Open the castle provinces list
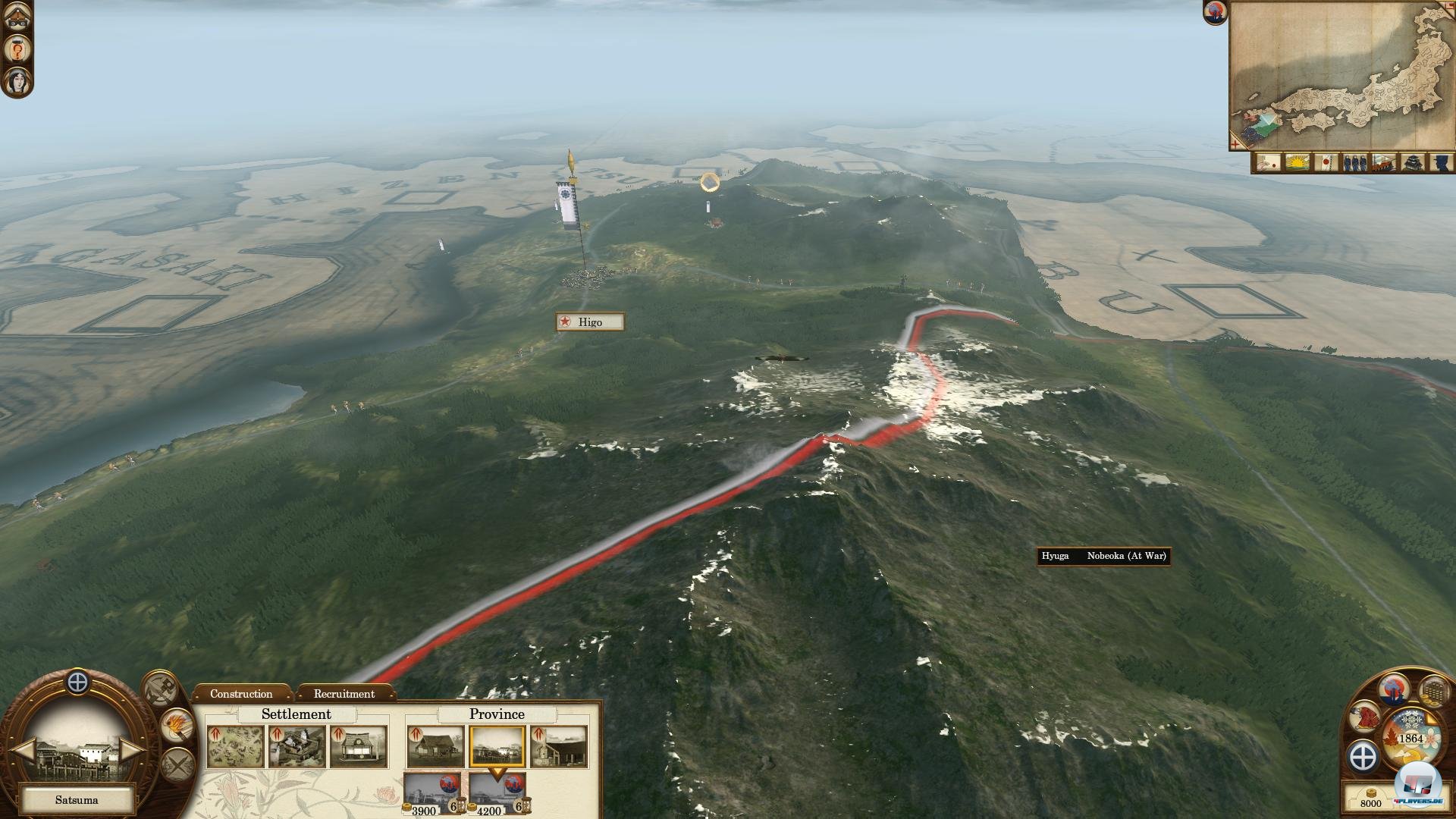1456x819 pixels. pos(1411,162)
